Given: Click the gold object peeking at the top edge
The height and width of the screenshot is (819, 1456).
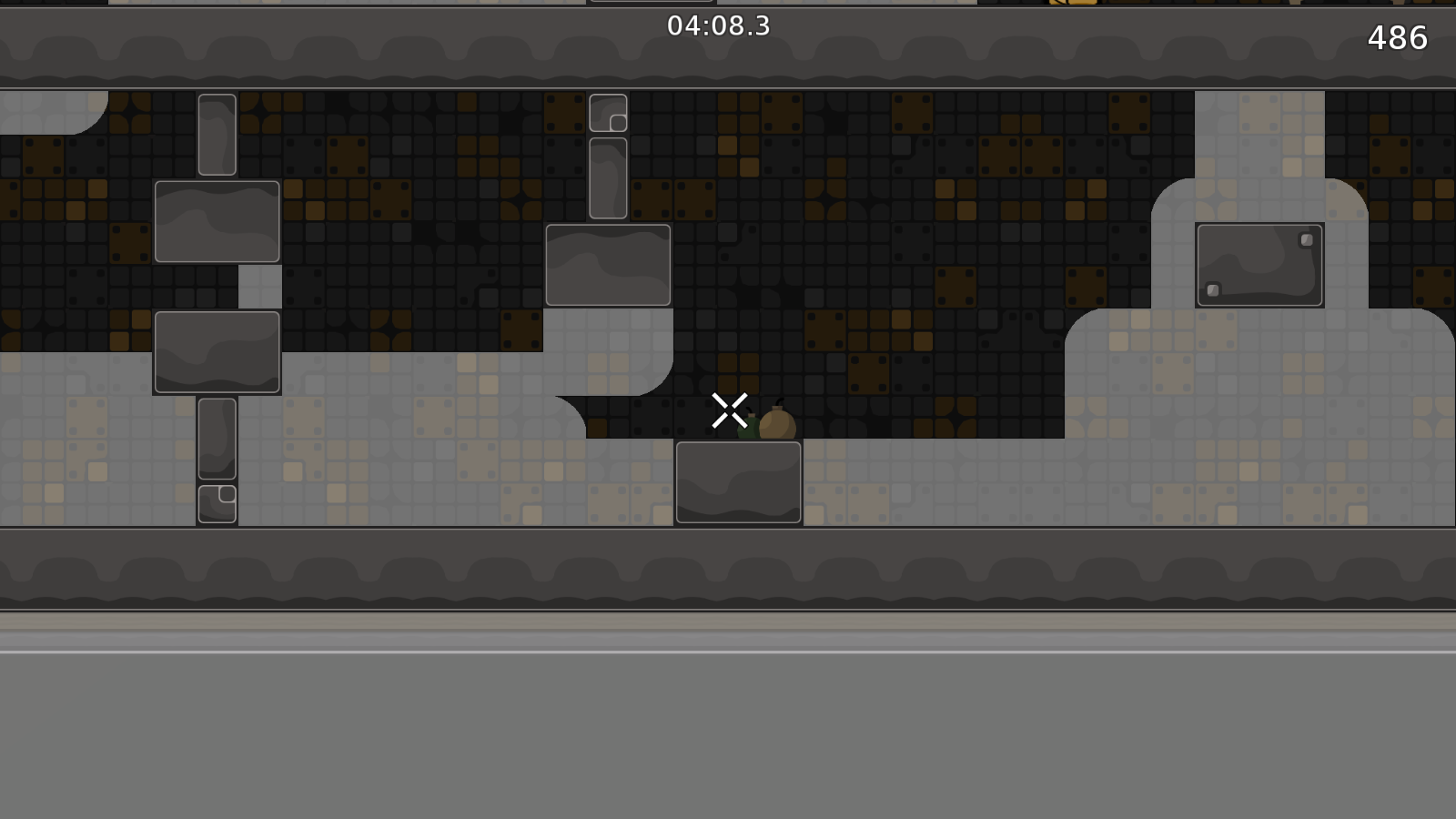Looking at the screenshot, I should coord(1071,5).
